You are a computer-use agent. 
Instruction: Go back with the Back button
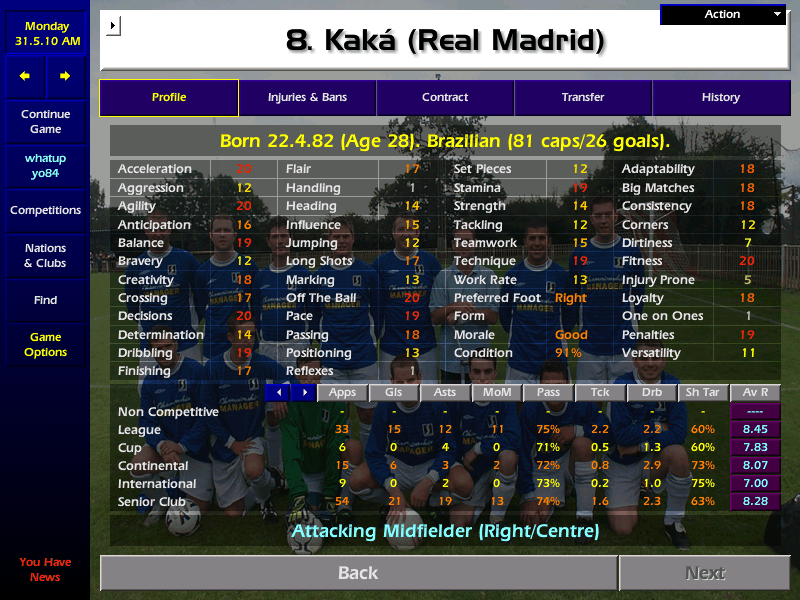pos(358,573)
